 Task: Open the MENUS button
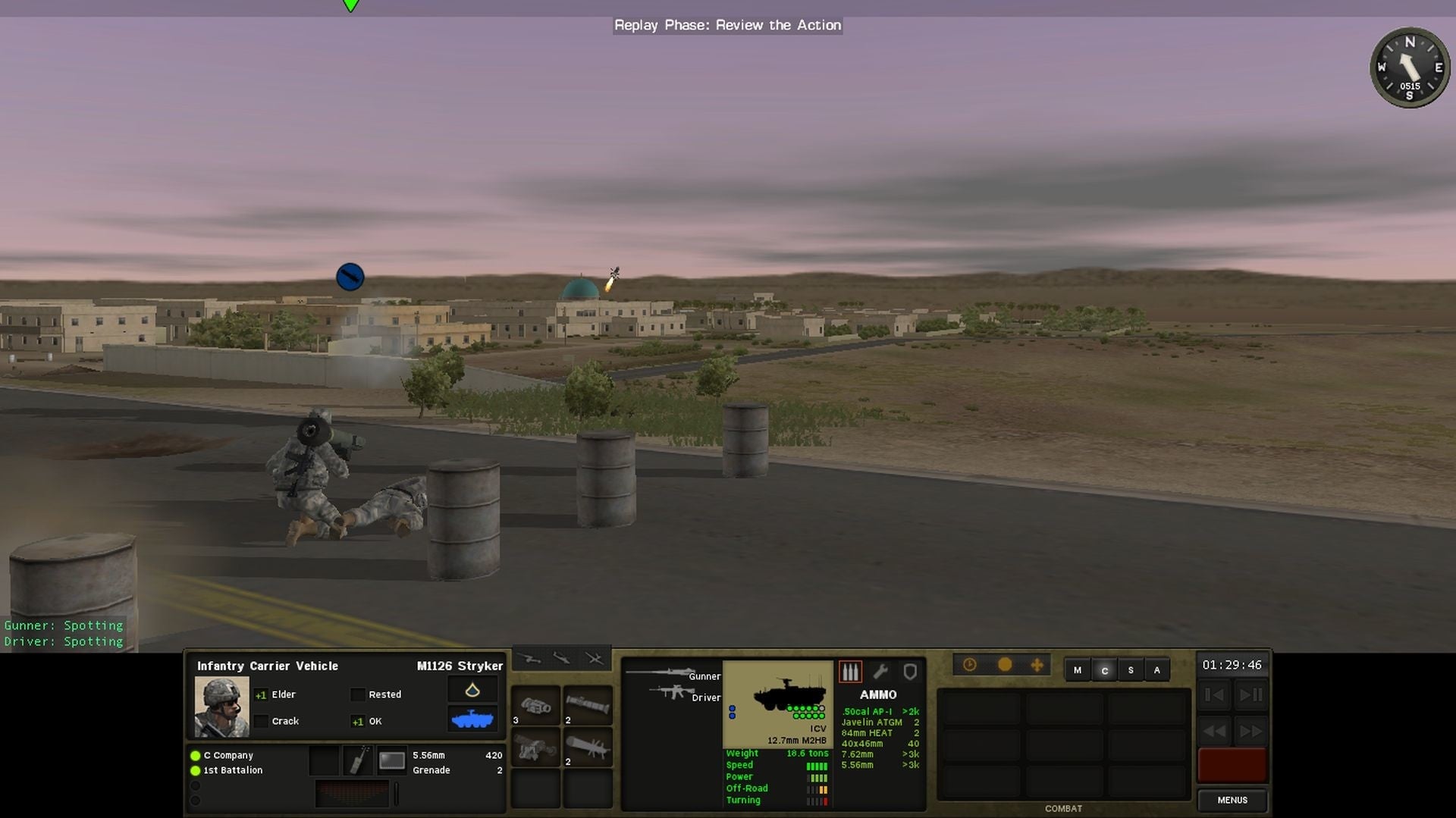tap(1232, 800)
